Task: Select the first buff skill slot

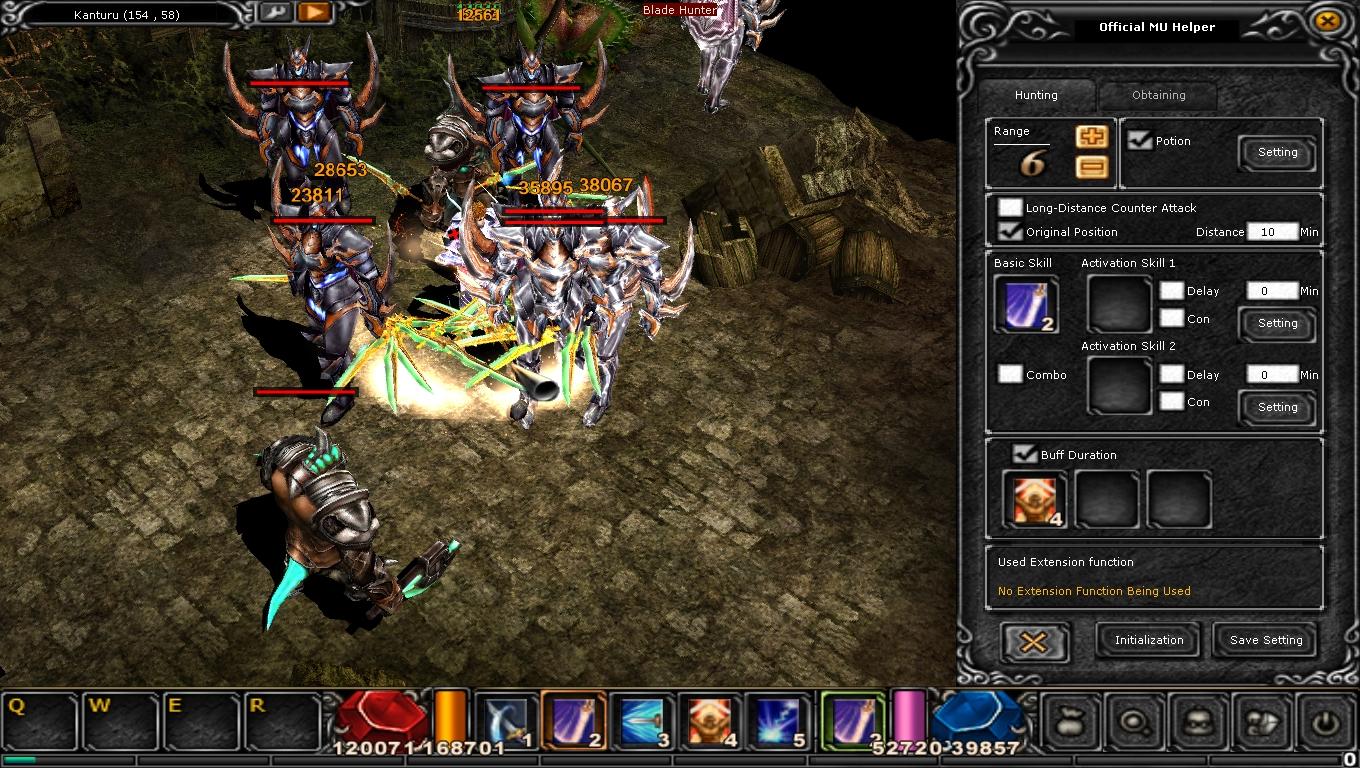Action: [x=1034, y=499]
